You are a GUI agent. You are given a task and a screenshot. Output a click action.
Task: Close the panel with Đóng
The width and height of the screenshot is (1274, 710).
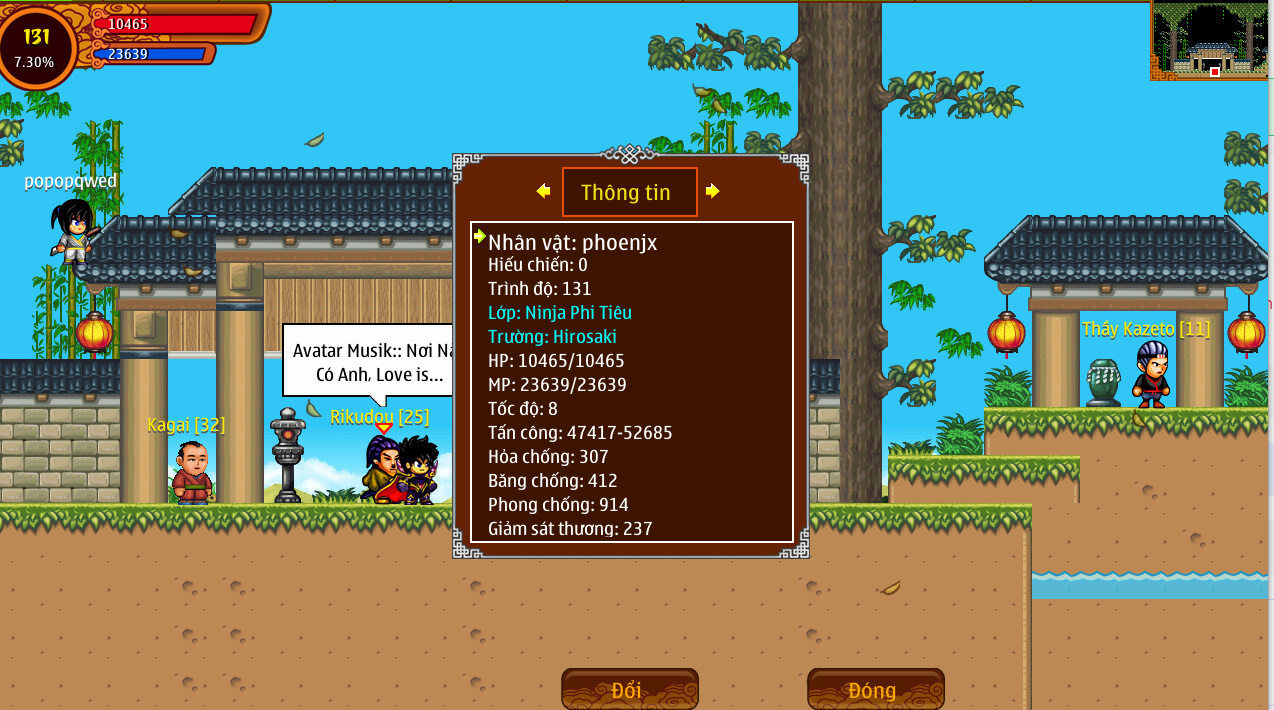coord(875,690)
